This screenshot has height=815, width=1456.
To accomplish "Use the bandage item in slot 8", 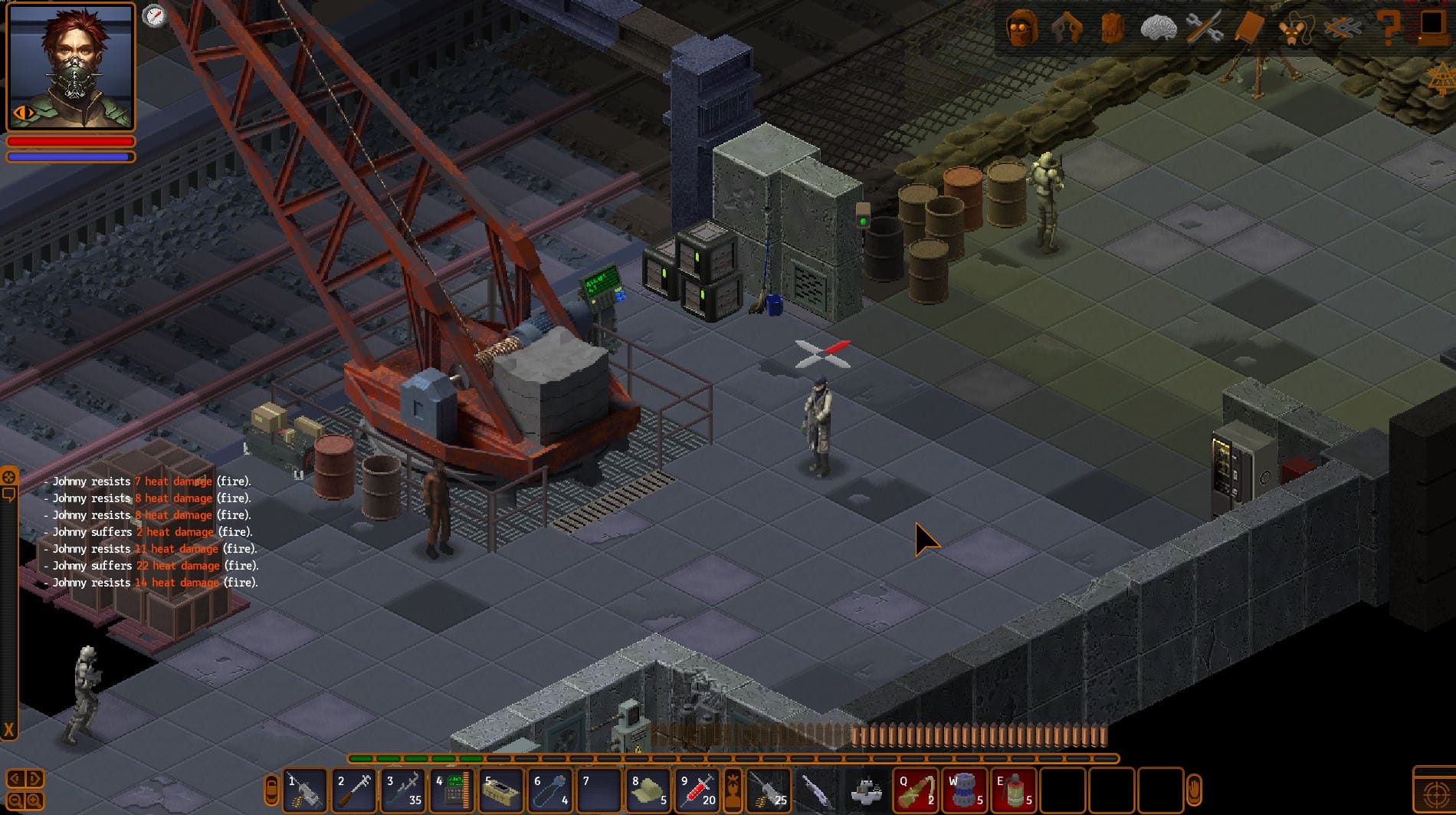I will [648, 790].
